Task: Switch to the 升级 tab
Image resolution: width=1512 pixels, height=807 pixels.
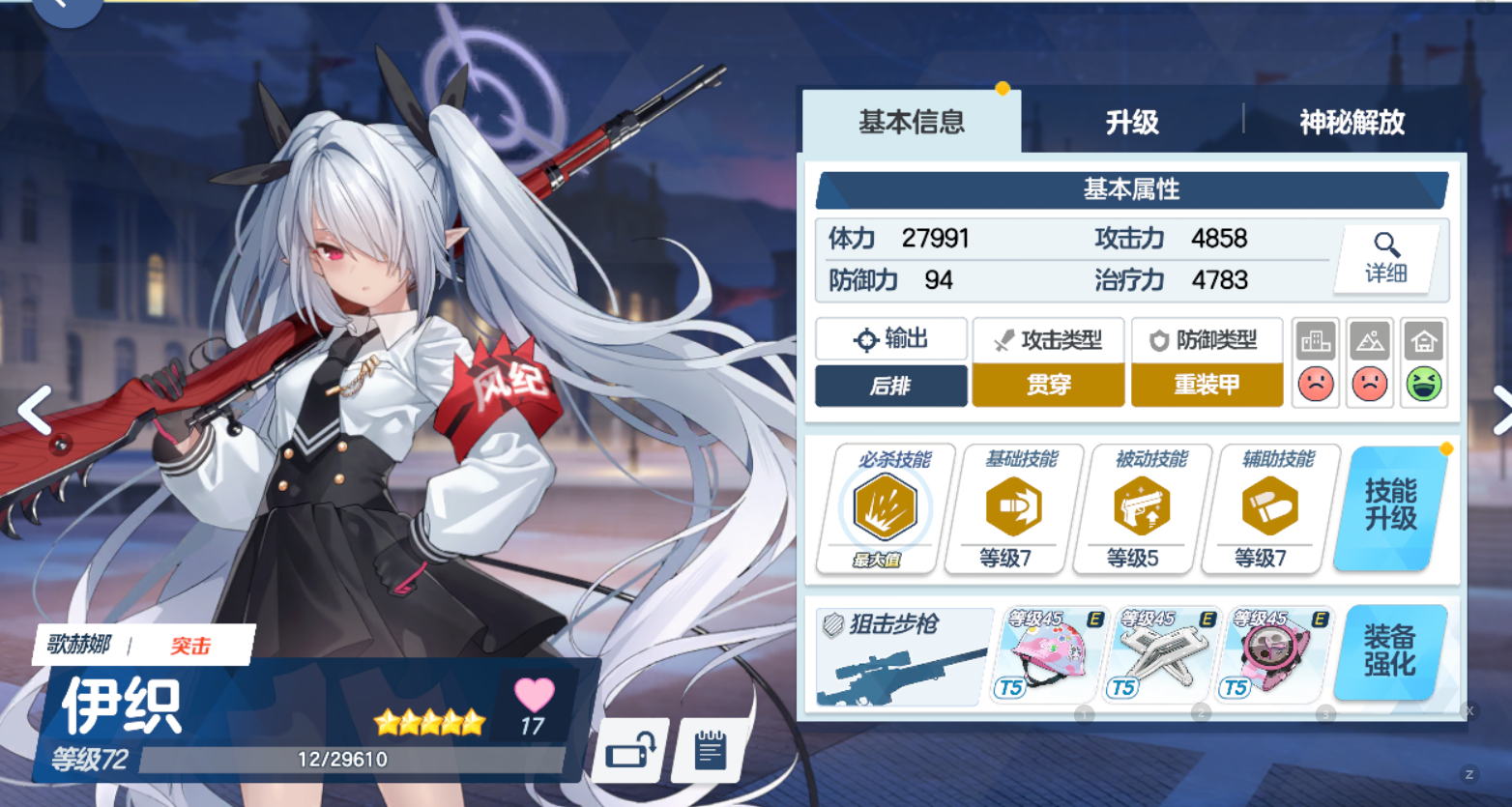Action: tap(1133, 123)
